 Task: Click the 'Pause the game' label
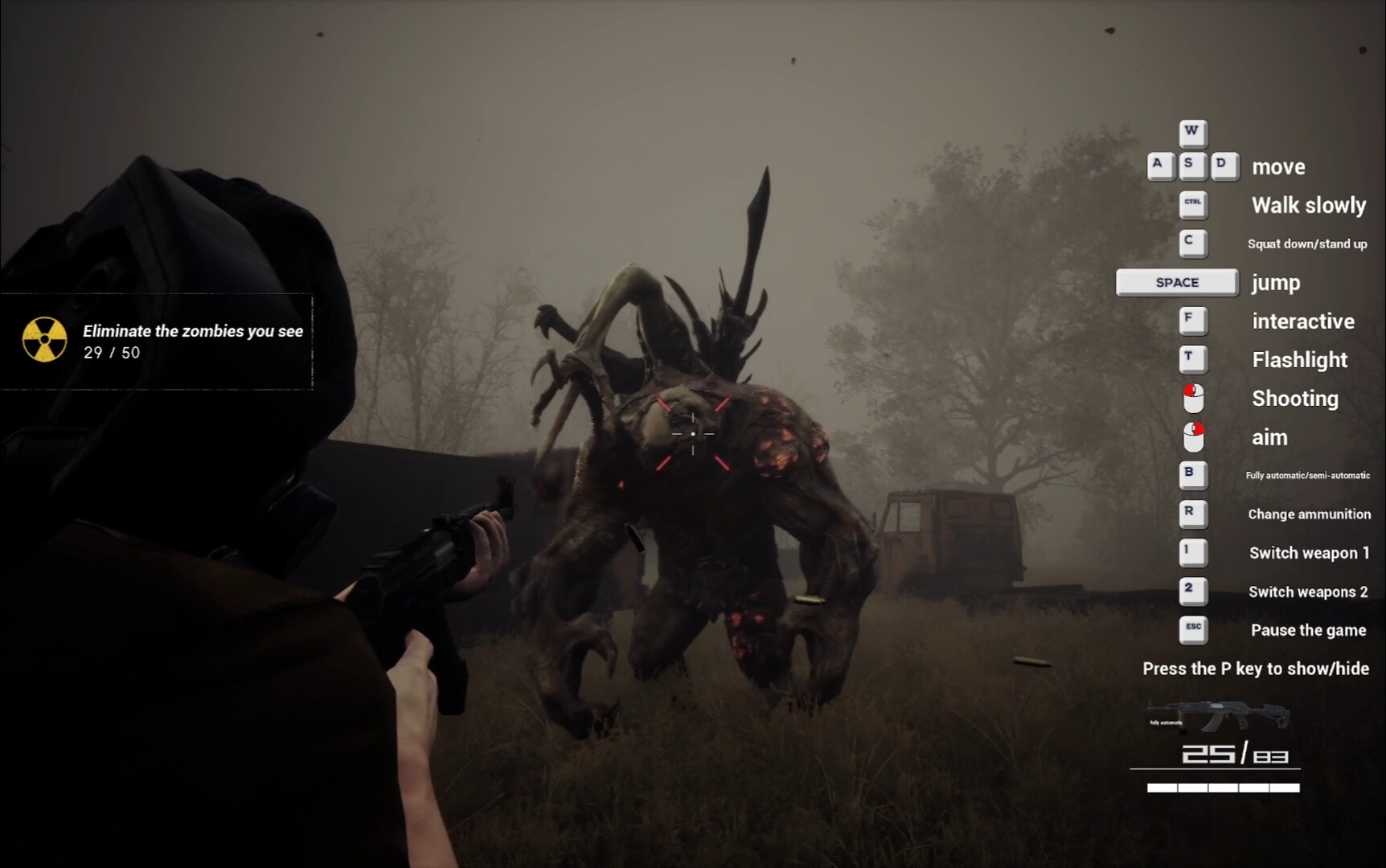[x=1308, y=630]
